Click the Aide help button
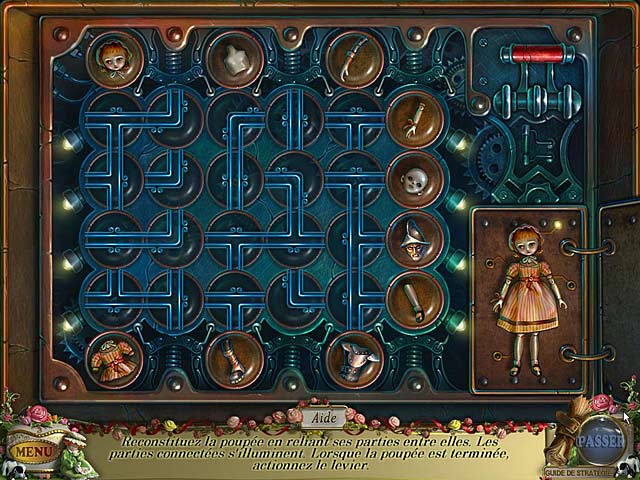Viewport: 640px width, 480px height. pos(320,414)
